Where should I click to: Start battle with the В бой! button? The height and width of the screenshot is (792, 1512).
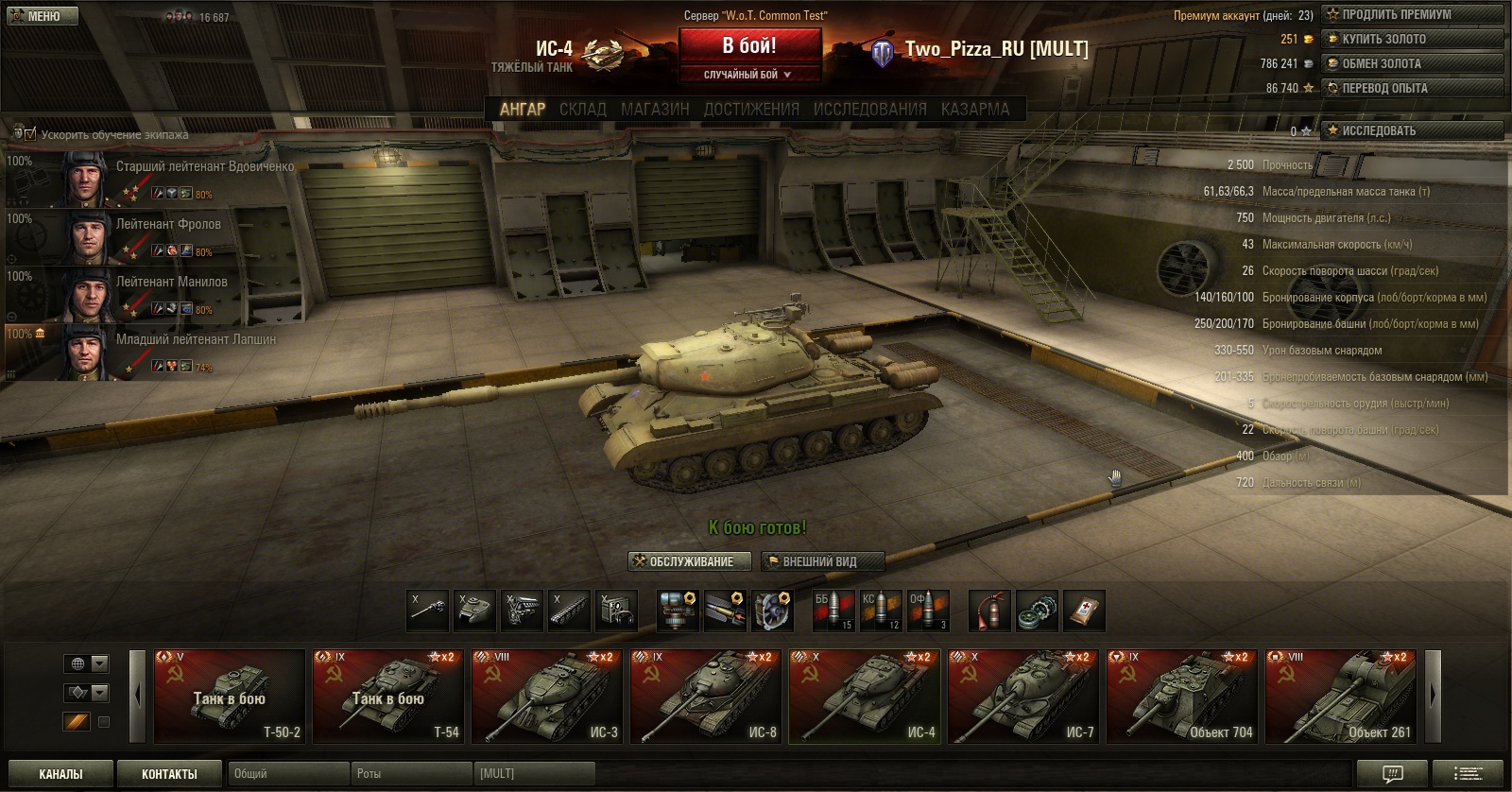(x=749, y=46)
